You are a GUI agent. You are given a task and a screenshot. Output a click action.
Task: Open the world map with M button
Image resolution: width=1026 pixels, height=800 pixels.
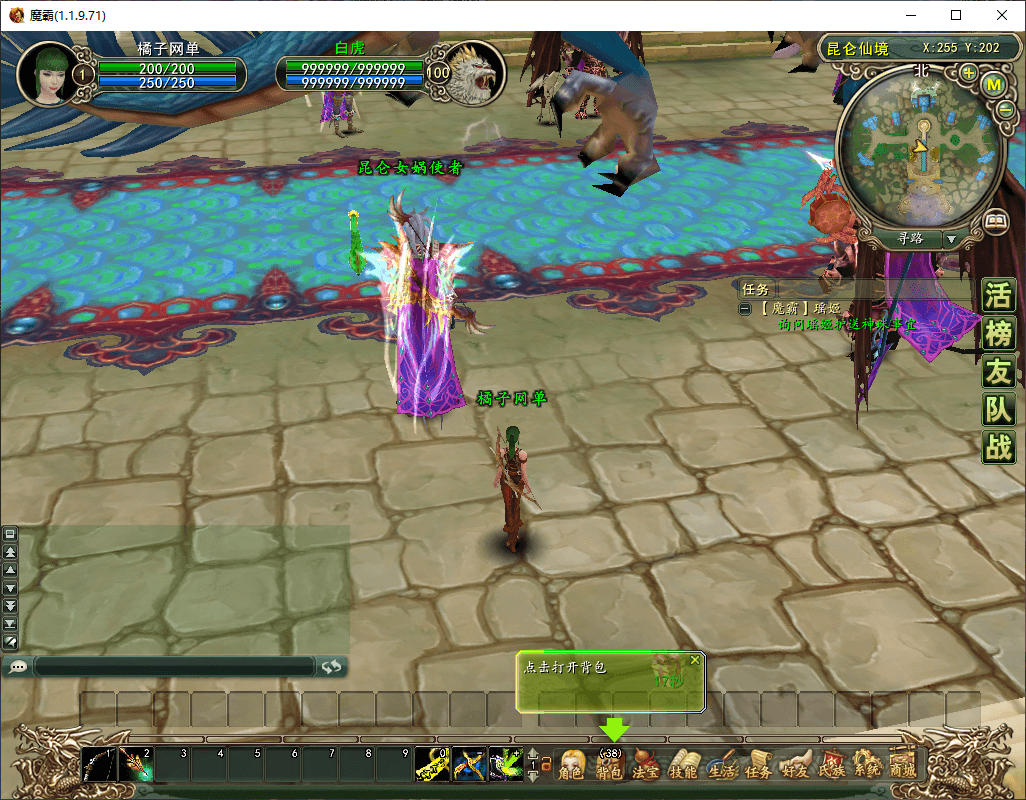994,85
